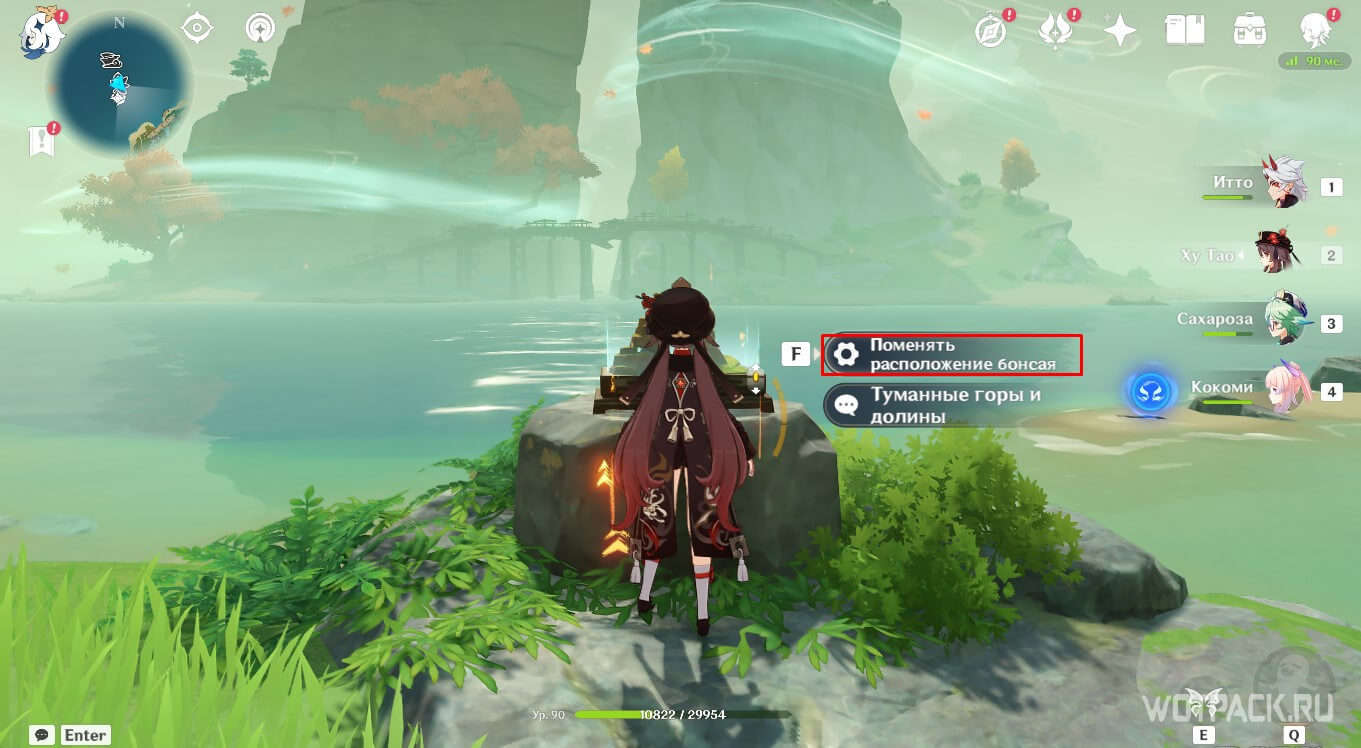Open the backpack inventory icon
1361x748 pixels.
1249,30
